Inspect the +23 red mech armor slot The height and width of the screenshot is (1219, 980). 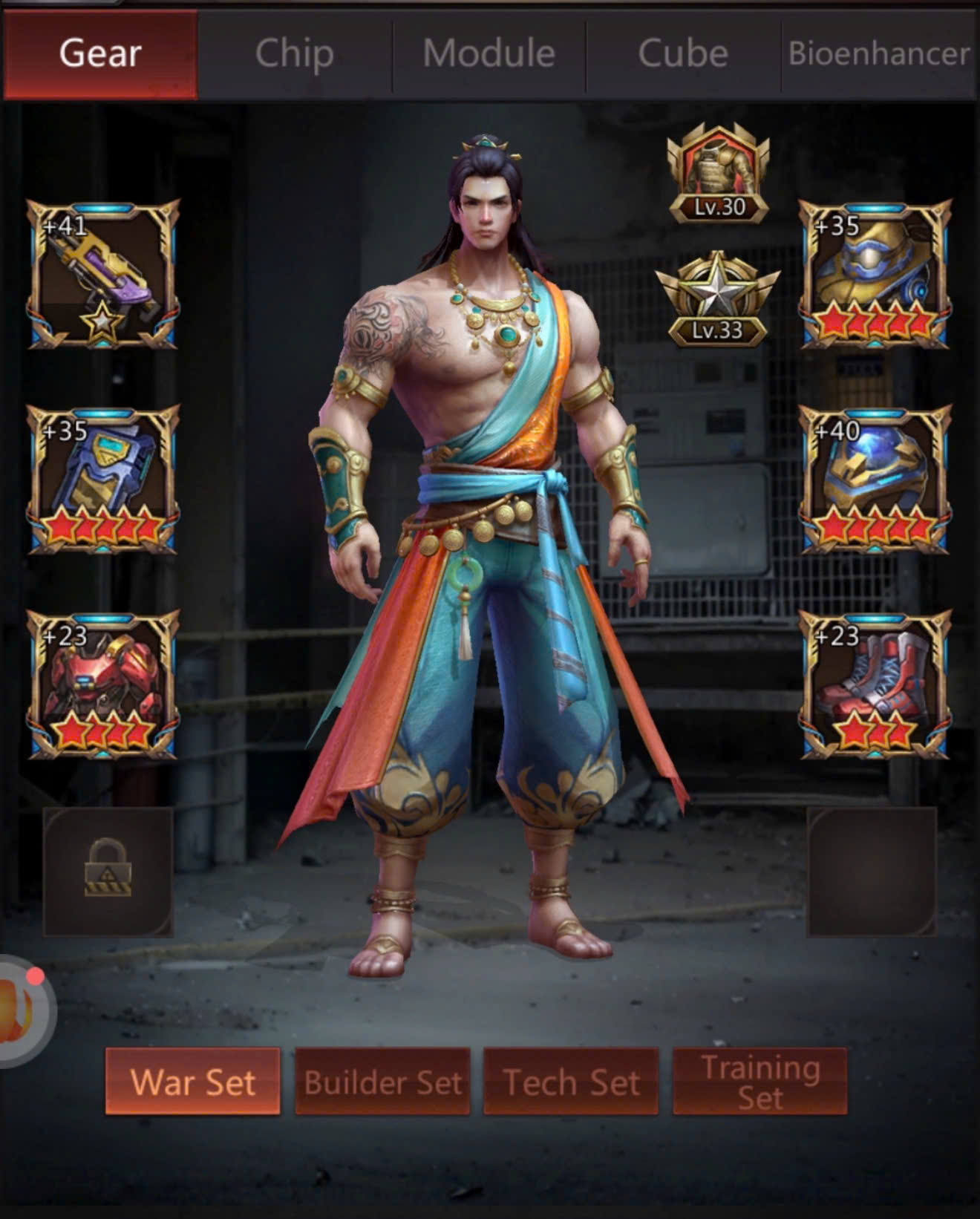tap(103, 684)
